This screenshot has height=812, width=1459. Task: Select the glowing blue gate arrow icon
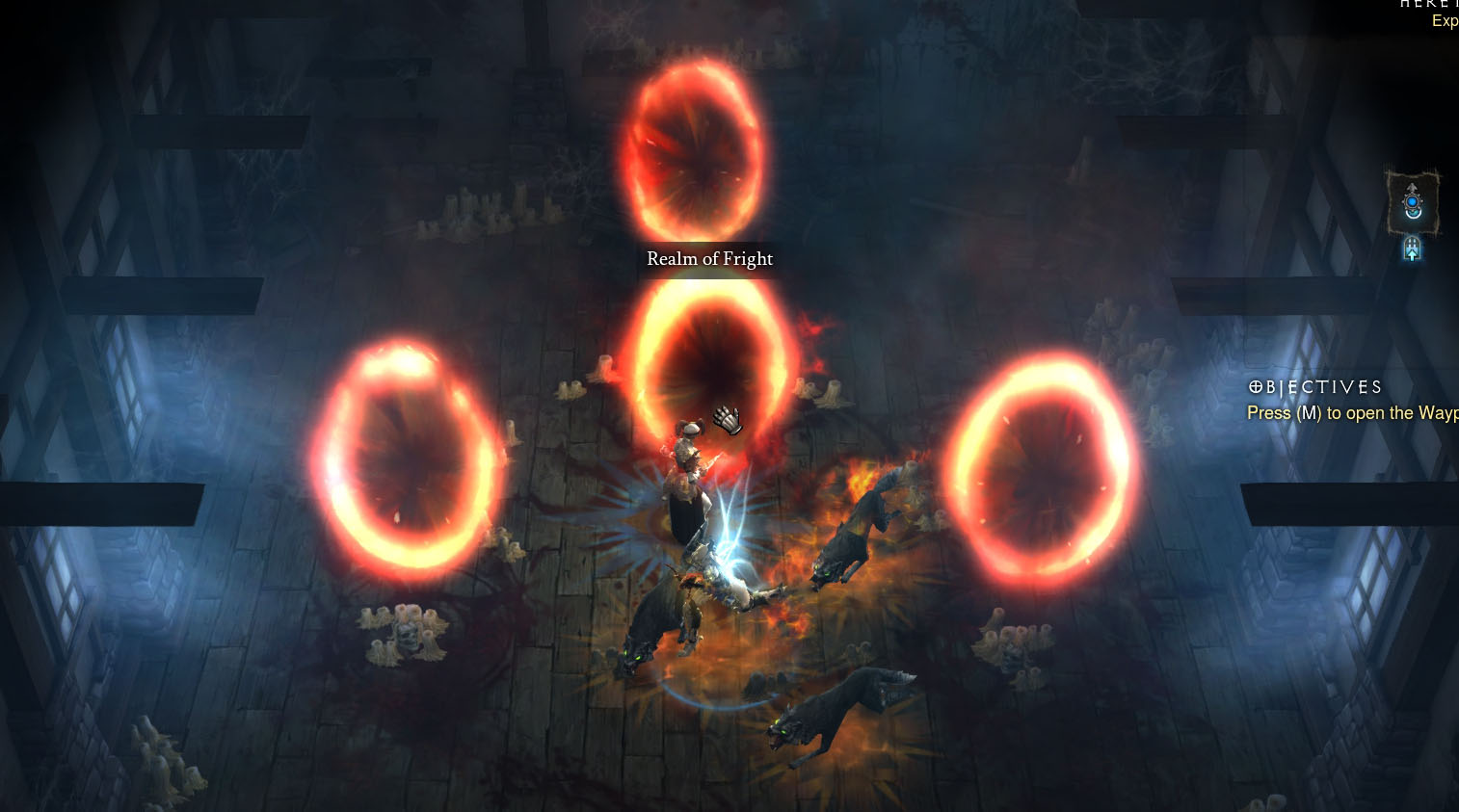point(1412,249)
